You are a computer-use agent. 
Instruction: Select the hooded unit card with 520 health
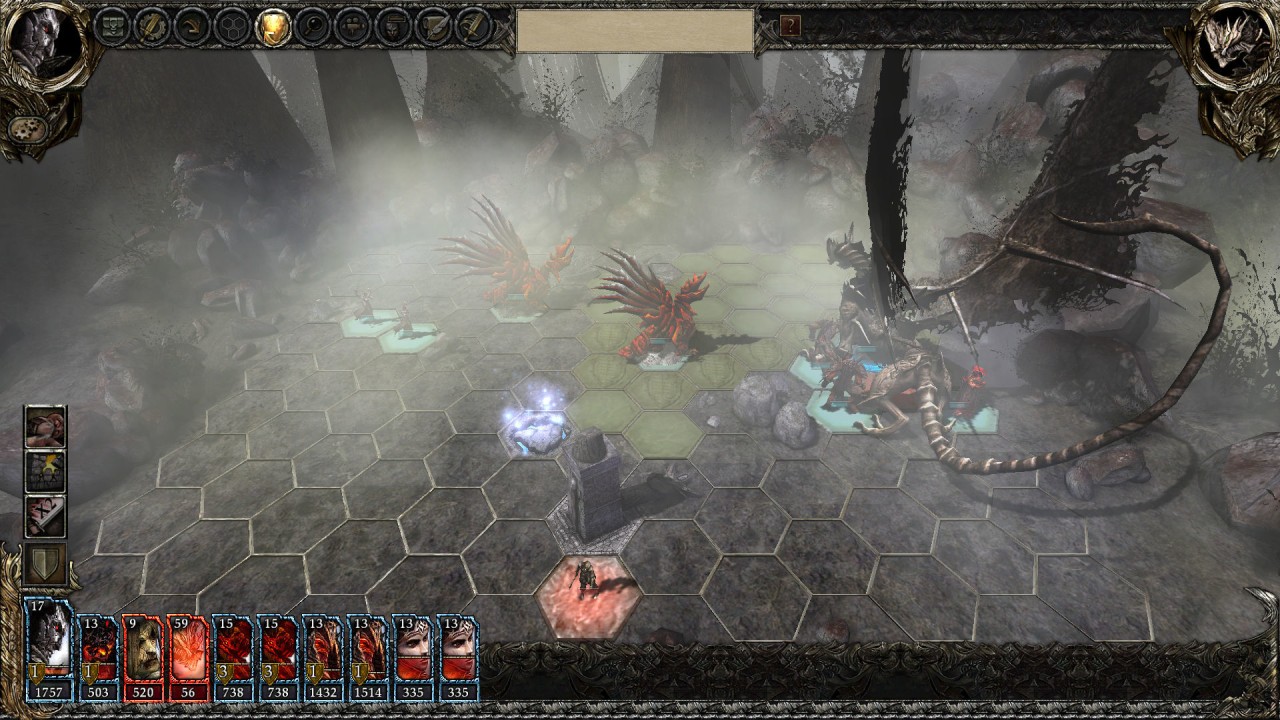point(143,657)
